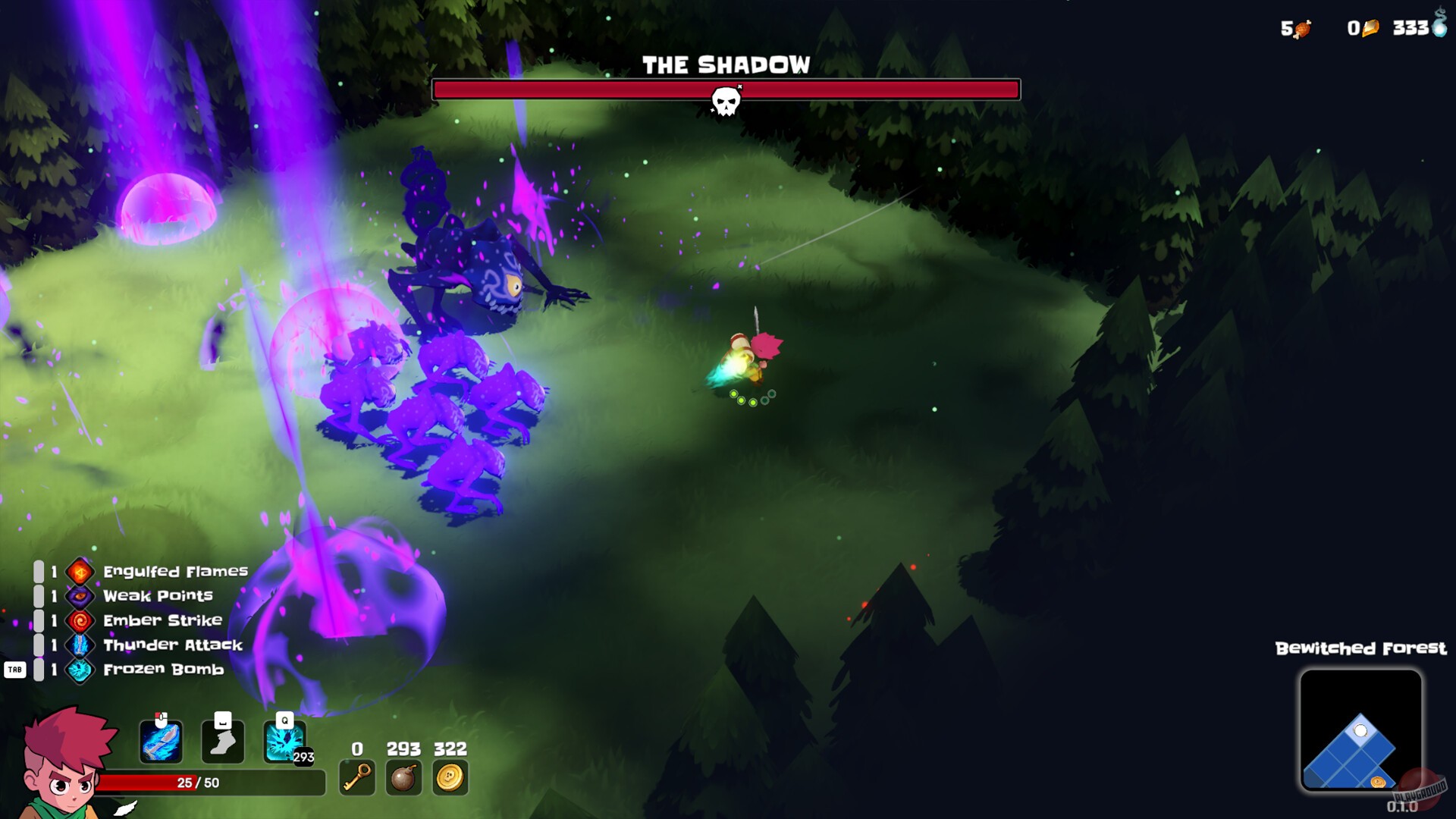This screenshot has width=1456, height=819.
Task: Toggle the bar beside Engulfed Flames
Action: tap(40, 571)
